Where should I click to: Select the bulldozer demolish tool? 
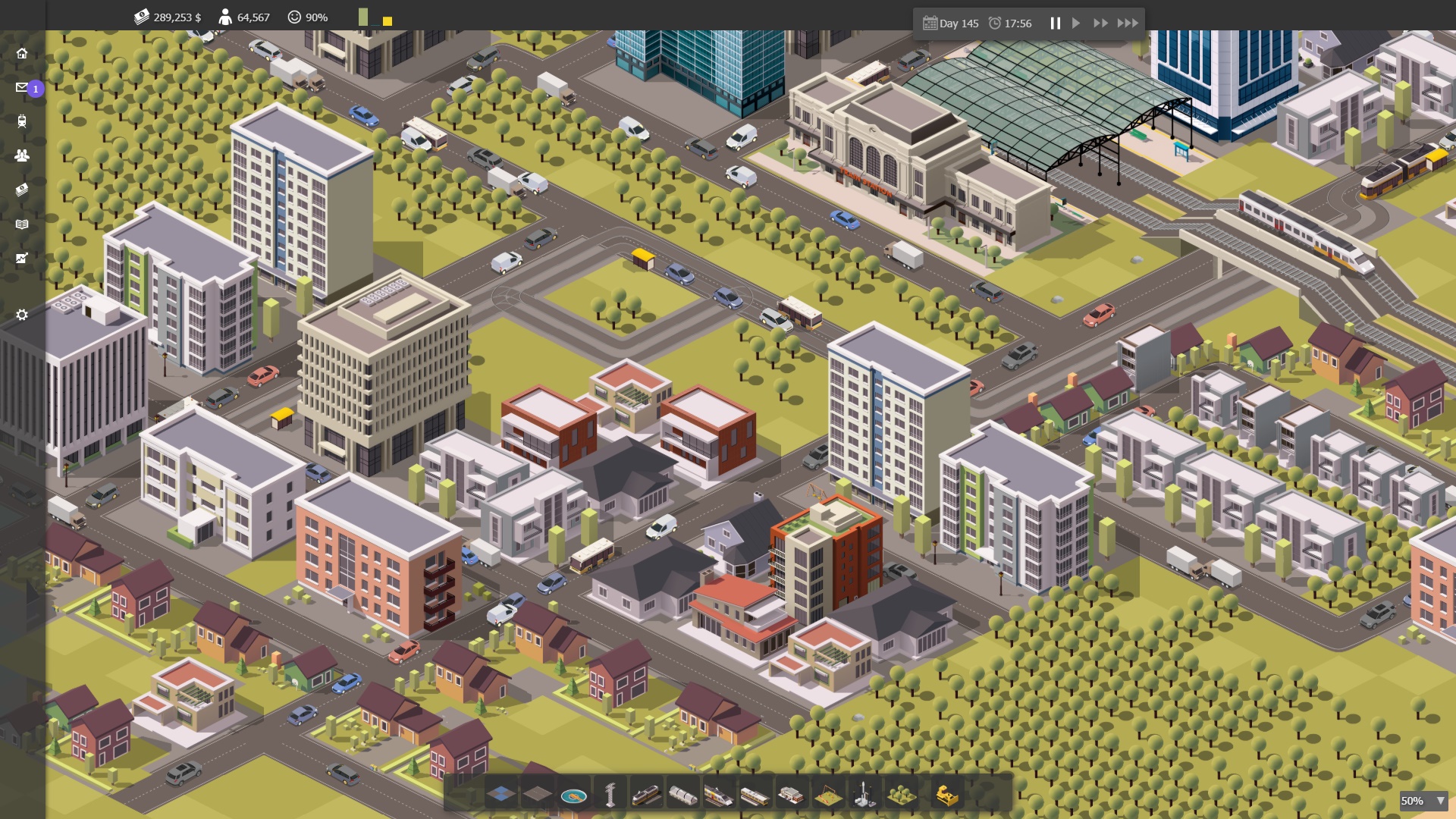coord(946,795)
